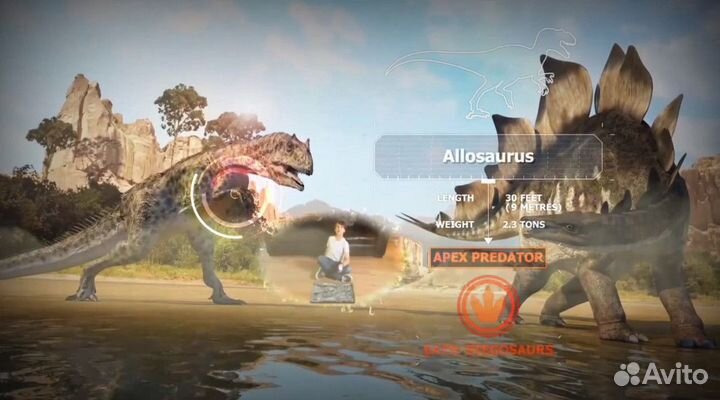Click the Avito watermark logo
The height and width of the screenshot is (400, 720).
[664, 374]
